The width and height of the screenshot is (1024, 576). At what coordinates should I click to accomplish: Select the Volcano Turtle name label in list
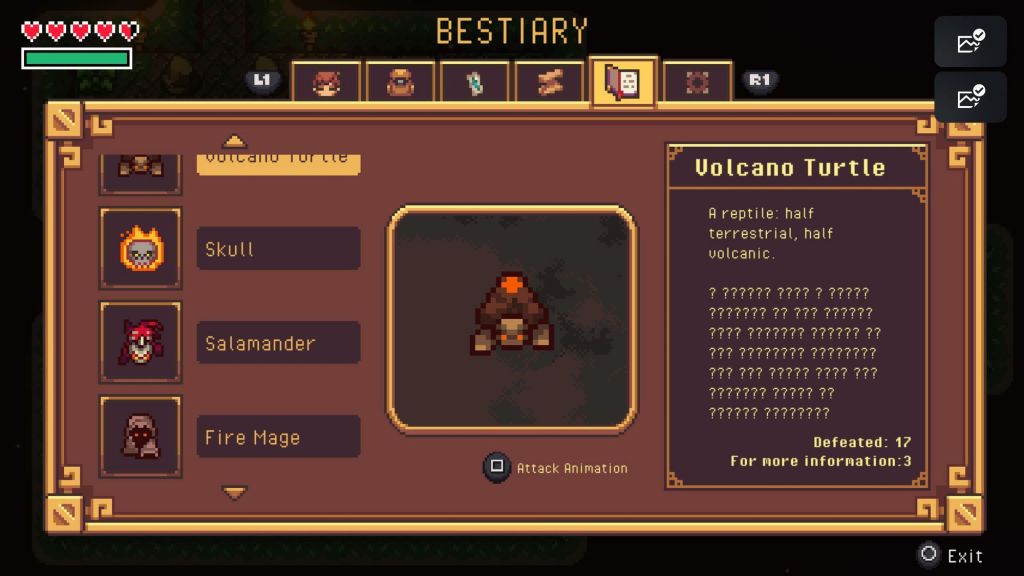click(278, 160)
